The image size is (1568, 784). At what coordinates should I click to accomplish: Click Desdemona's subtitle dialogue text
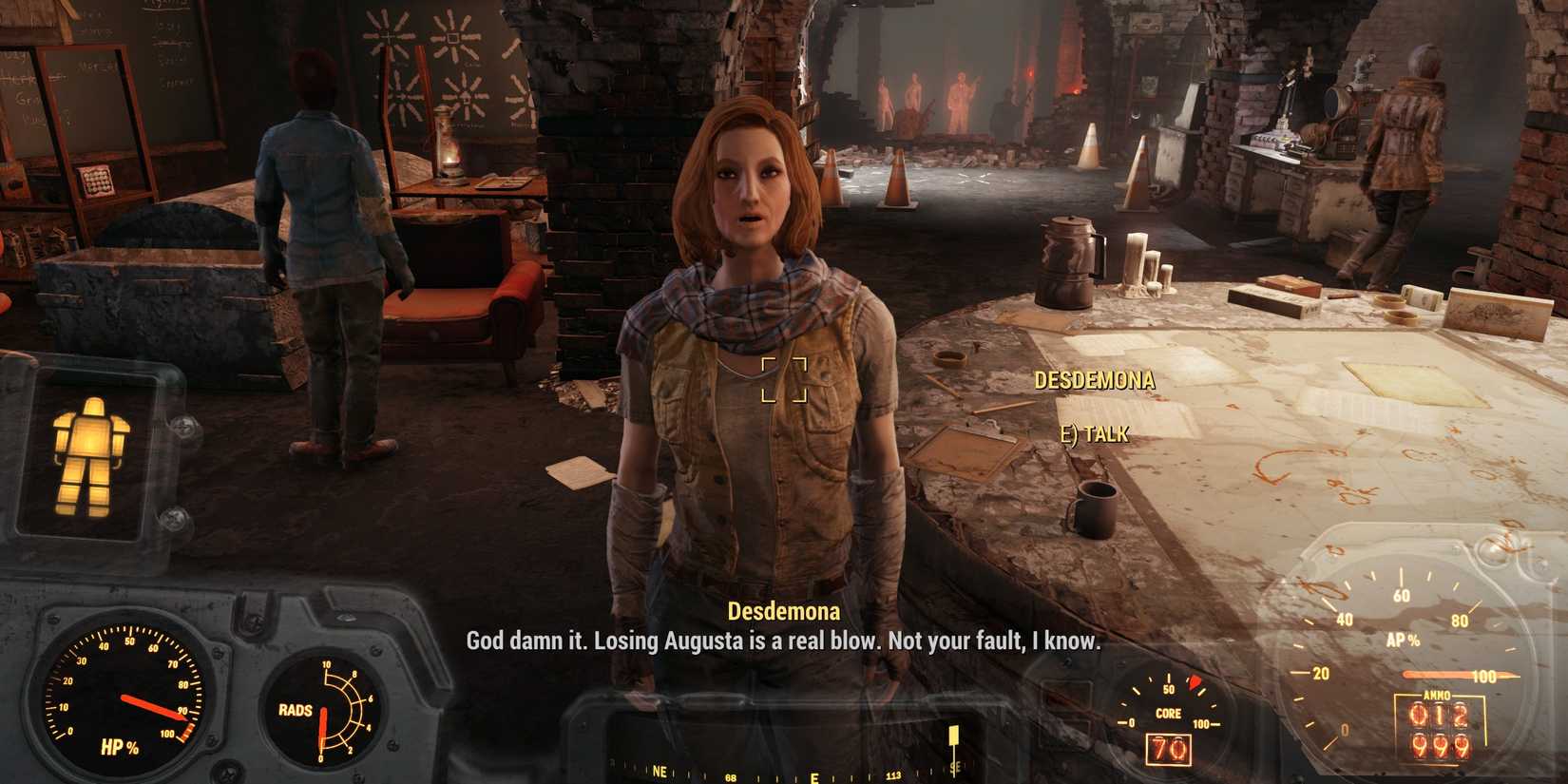tap(781, 645)
